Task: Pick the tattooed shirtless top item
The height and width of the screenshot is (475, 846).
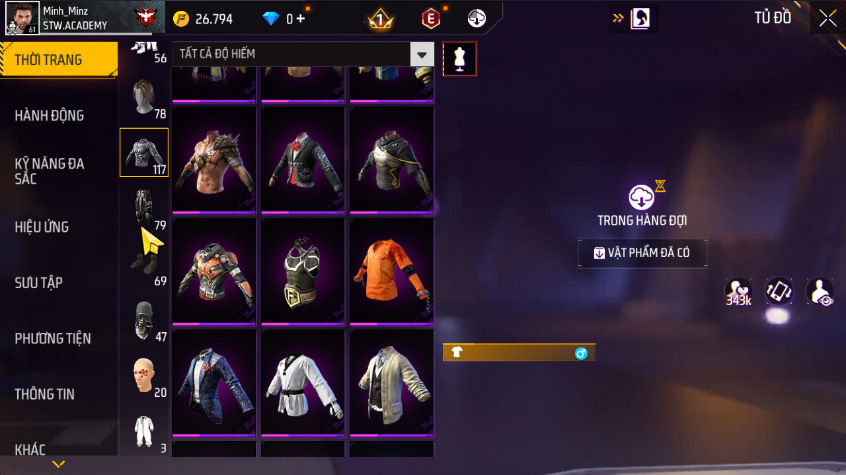Action: coord(216,162)
